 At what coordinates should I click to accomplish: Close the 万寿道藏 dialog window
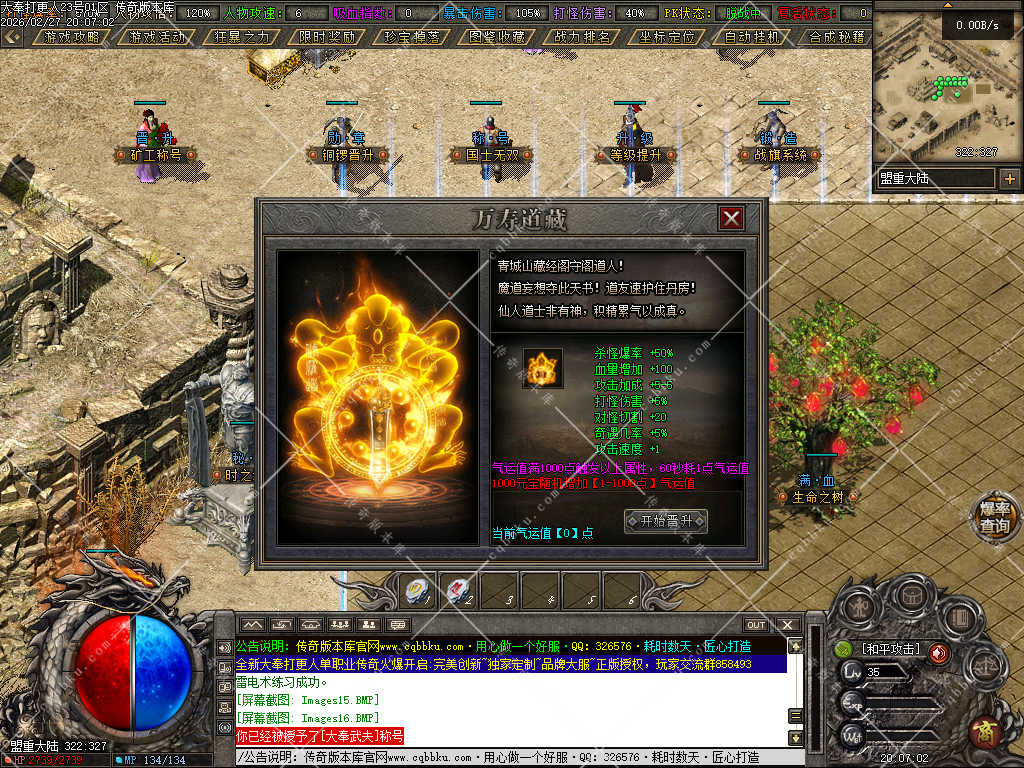click(732, 218)
